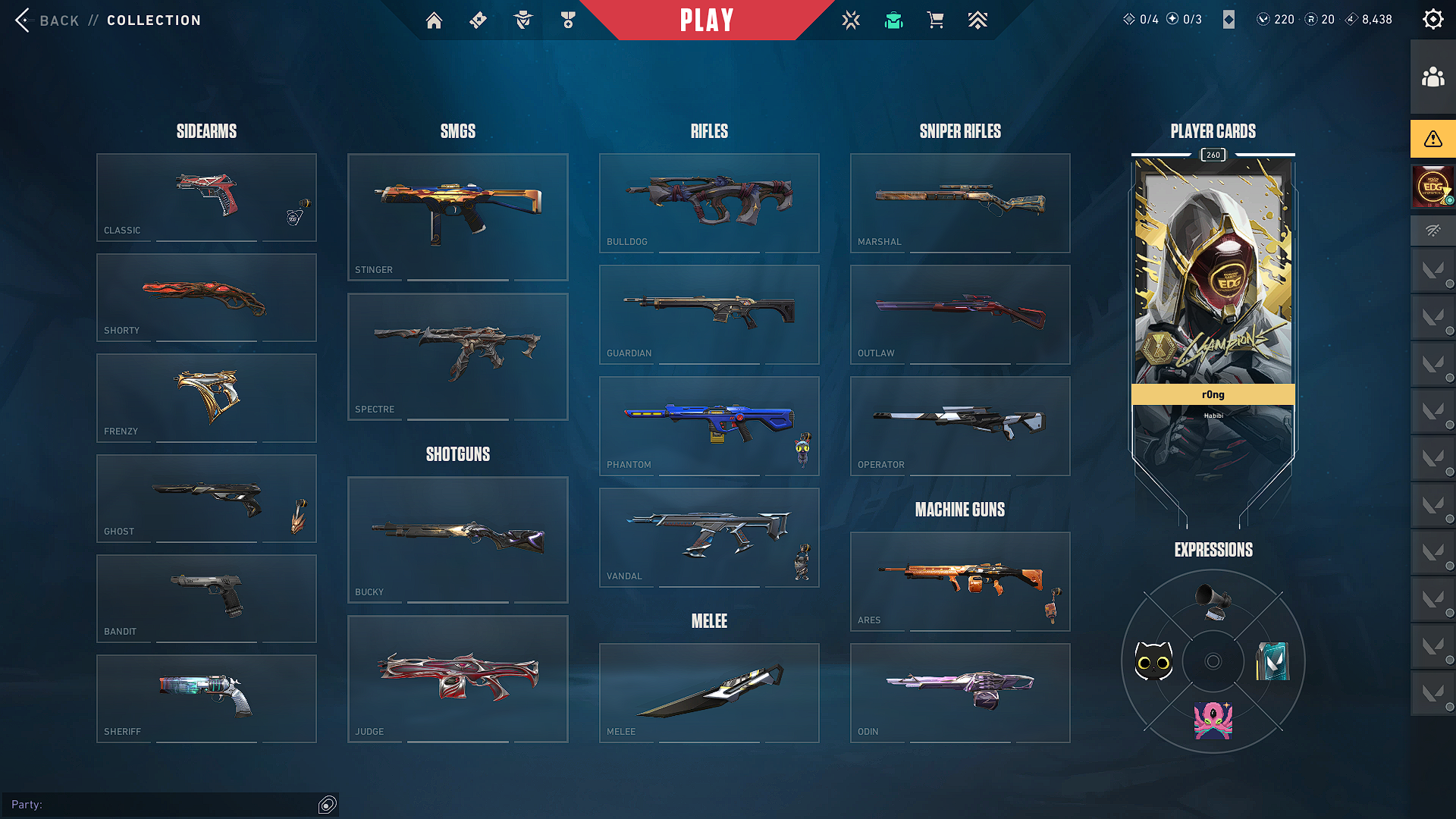Select the Classic sidearm slot
Viewport: 1456px width, 819px height.
(206, 197)
